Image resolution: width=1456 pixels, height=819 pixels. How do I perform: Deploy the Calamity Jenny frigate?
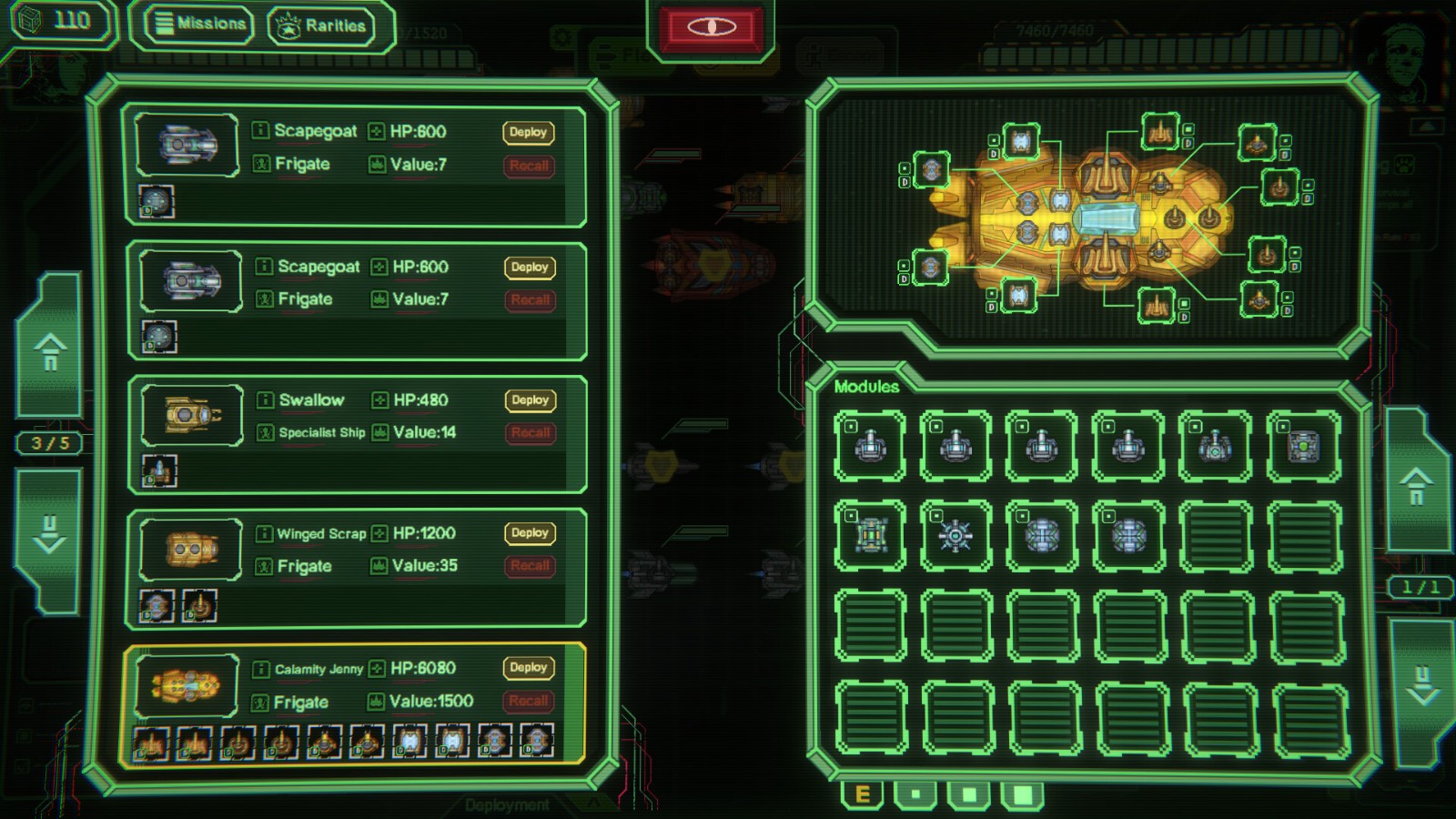[x=529, y=668]
